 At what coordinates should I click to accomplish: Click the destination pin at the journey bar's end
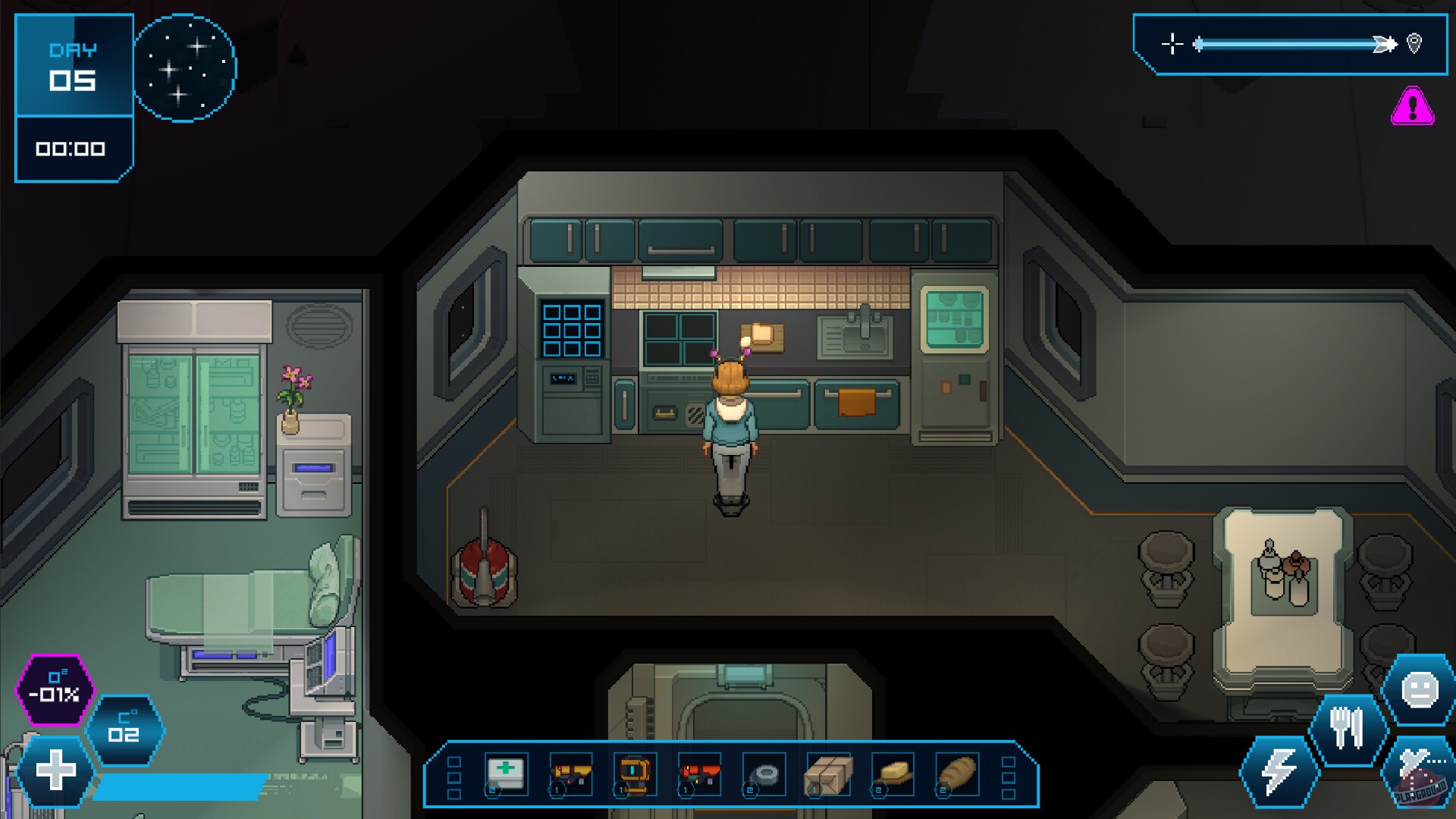tap(1414, 44)
